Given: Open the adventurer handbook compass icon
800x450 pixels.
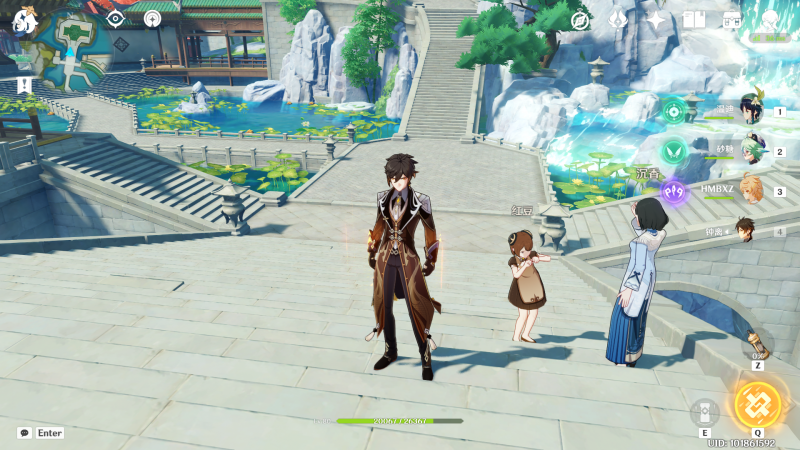Looking at the screenshot, I should pos(580,20).
